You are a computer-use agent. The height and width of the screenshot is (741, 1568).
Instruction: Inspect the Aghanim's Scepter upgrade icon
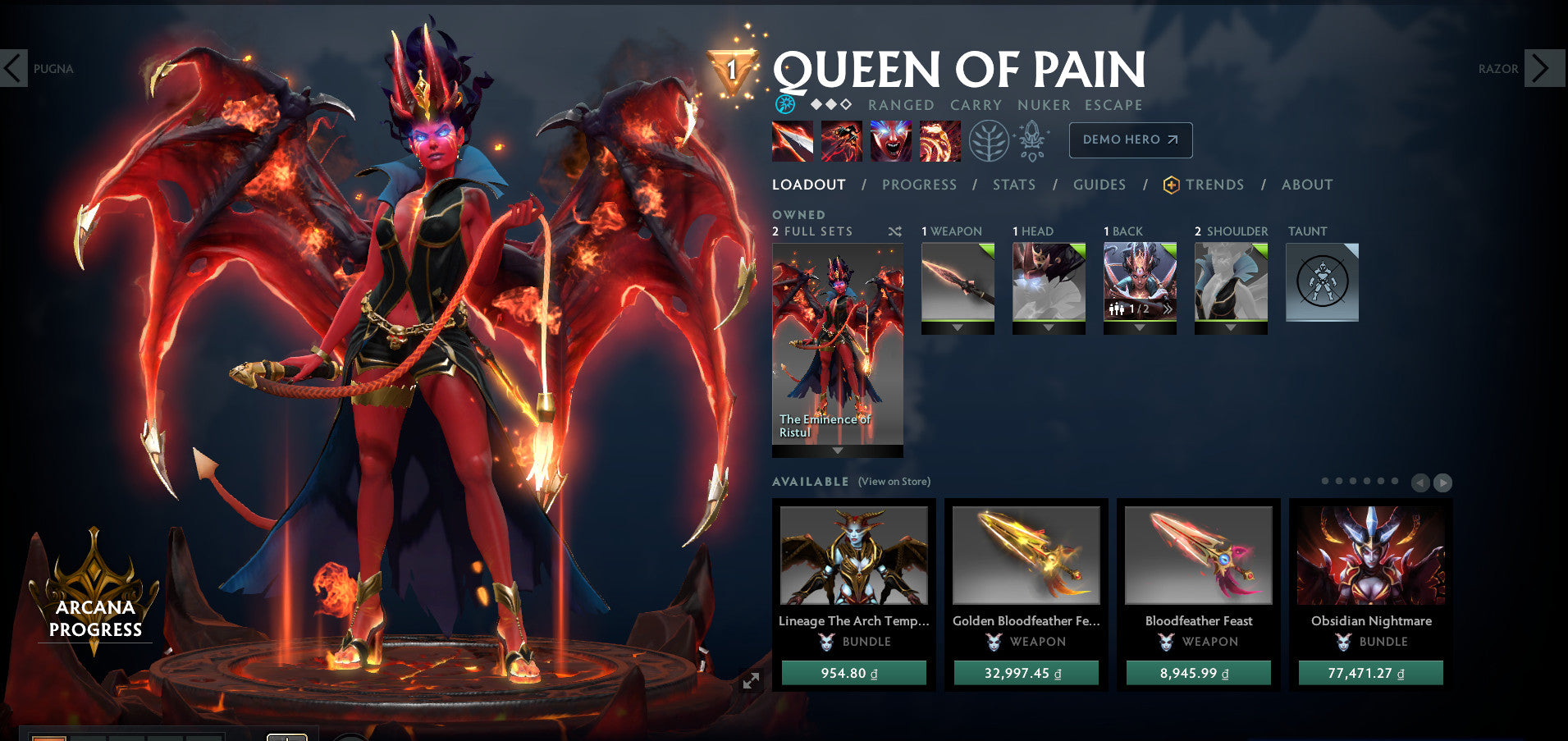pyautogui.click(x=1032, y=140)
